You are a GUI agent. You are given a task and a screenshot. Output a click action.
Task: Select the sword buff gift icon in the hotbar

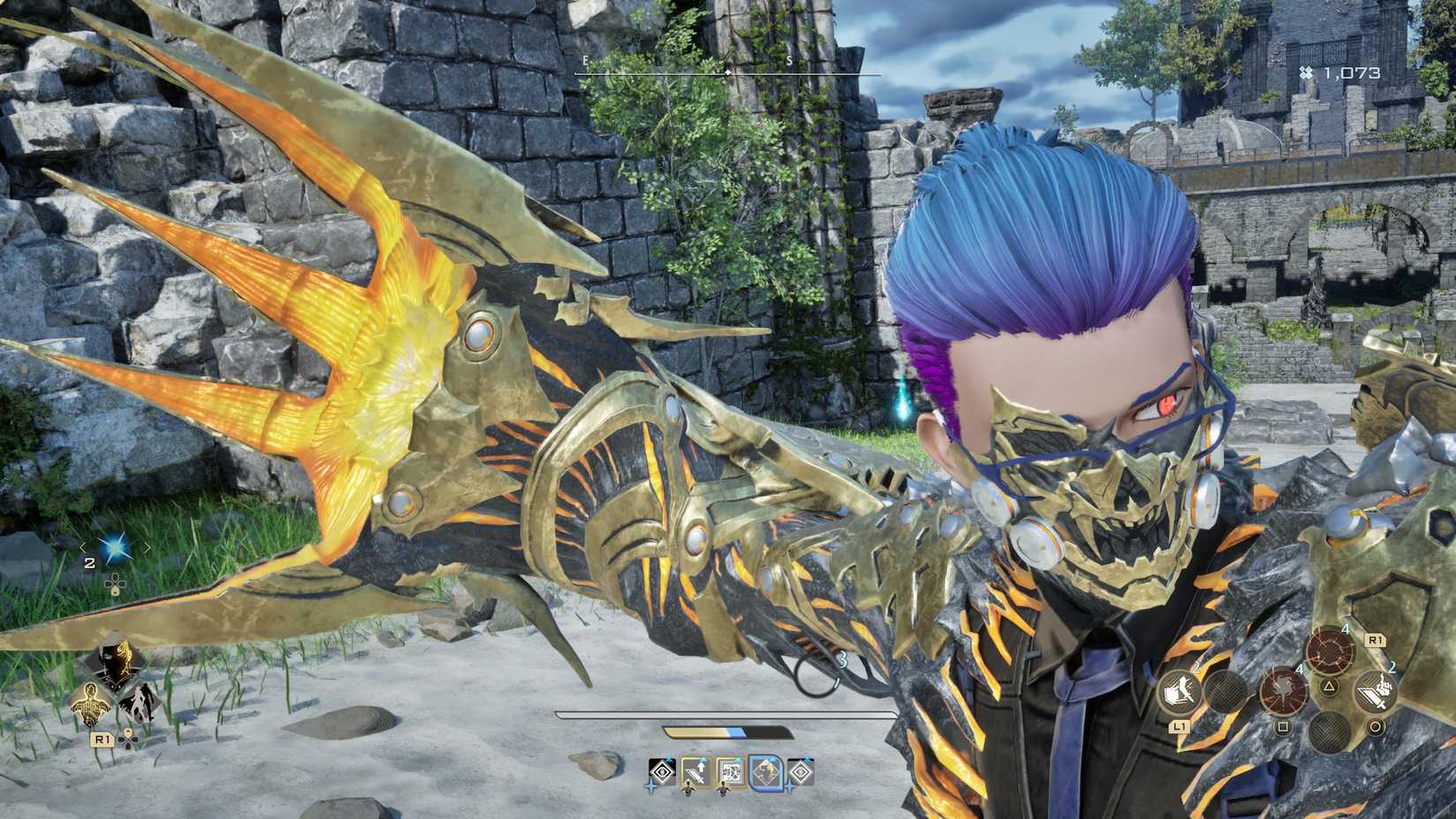[x=694, y=770]
